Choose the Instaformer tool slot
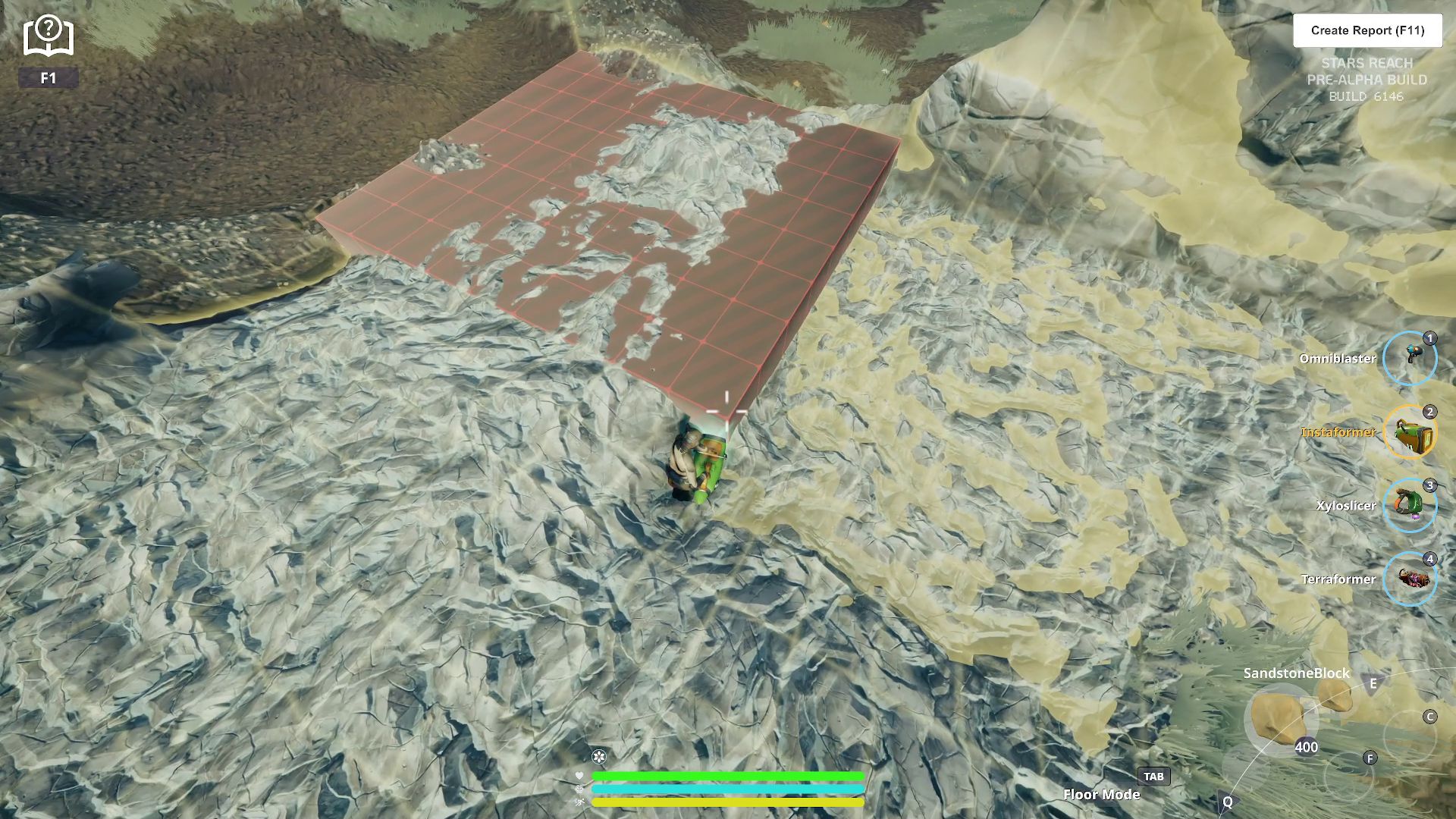Image resolution: width=1456 pixels, height=819 pixels. 1410,431
